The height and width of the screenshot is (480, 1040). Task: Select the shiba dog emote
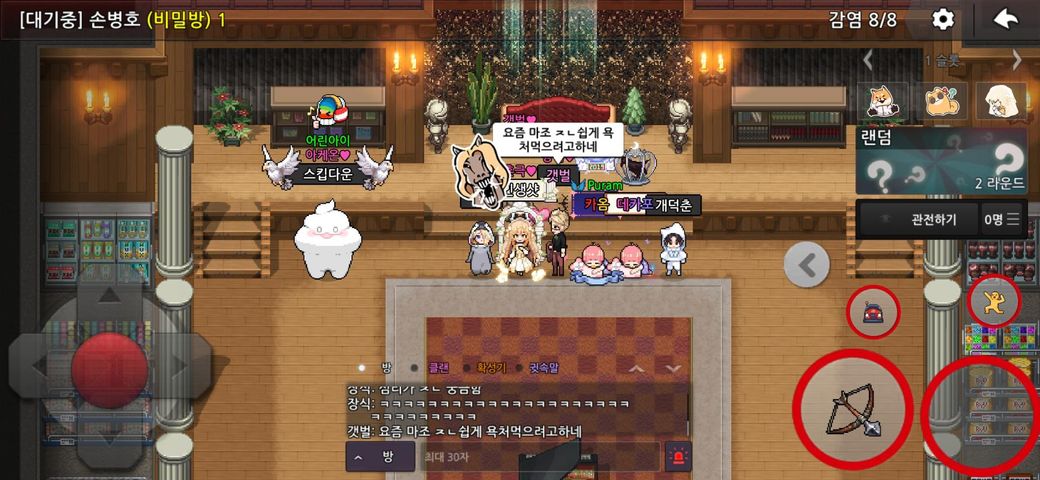(882, 101)
